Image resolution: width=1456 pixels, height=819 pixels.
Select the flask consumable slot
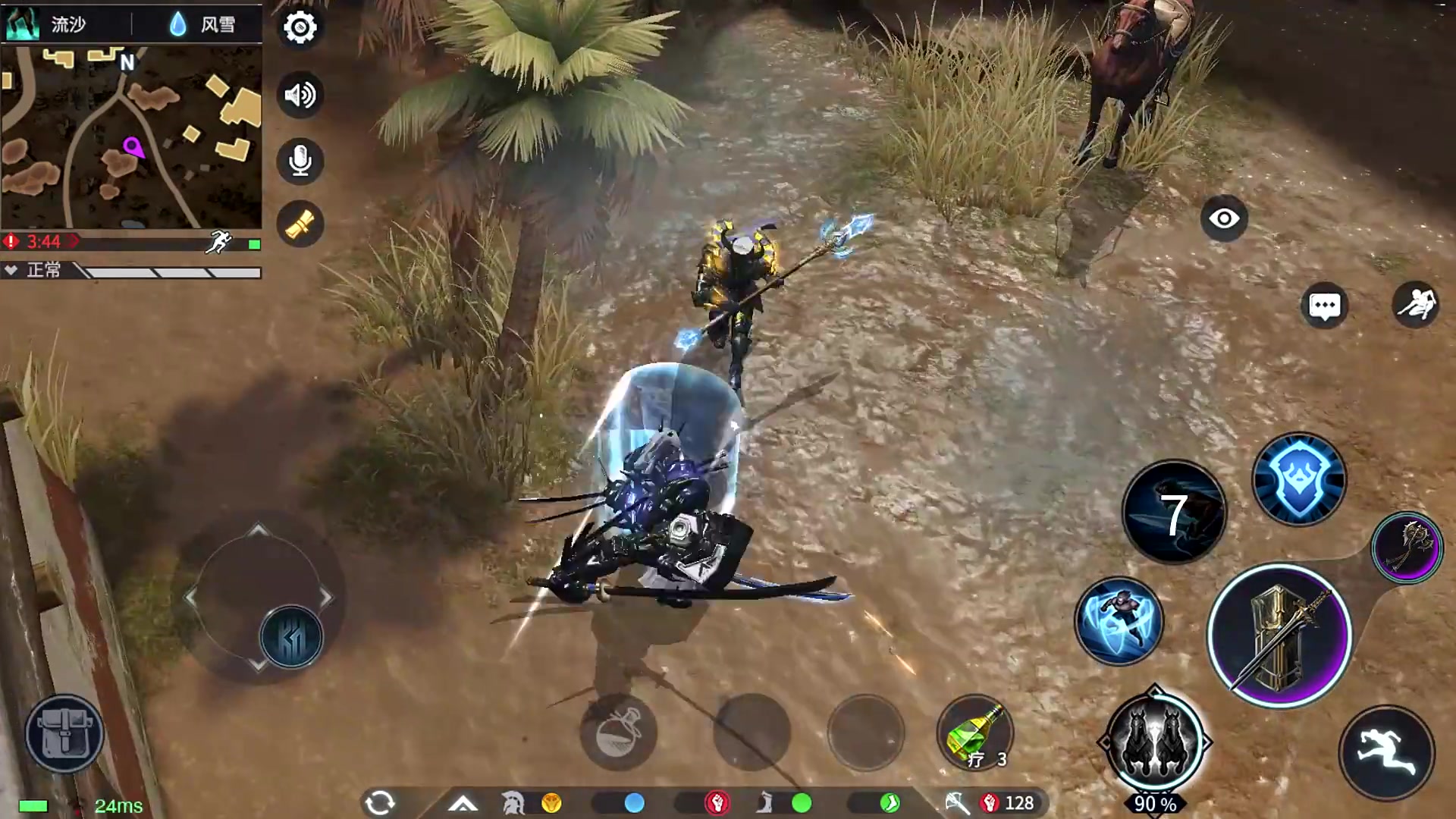618,733
